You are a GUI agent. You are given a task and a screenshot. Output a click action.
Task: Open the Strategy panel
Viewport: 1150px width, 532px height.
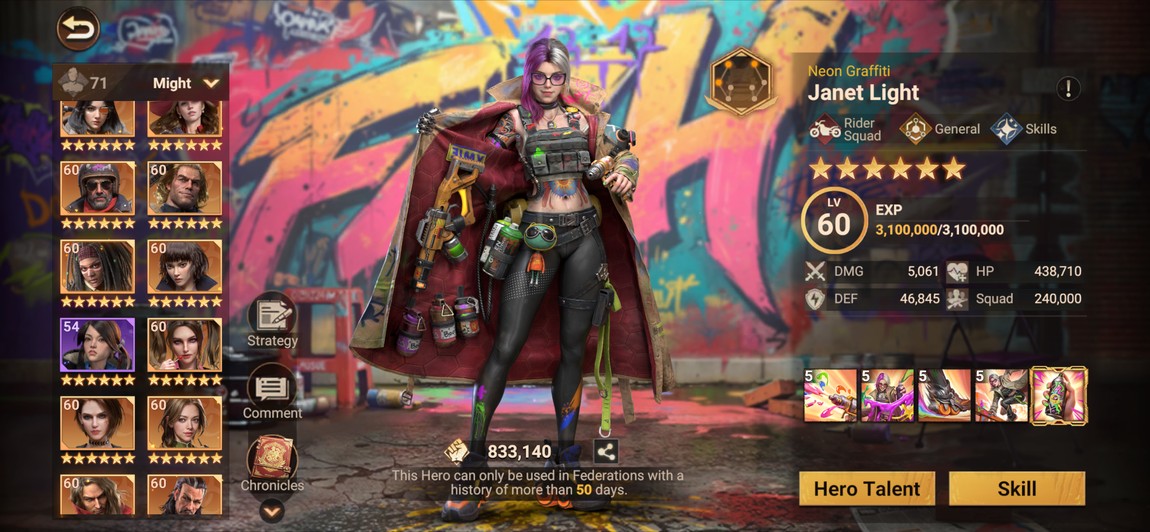pos(272,320)
